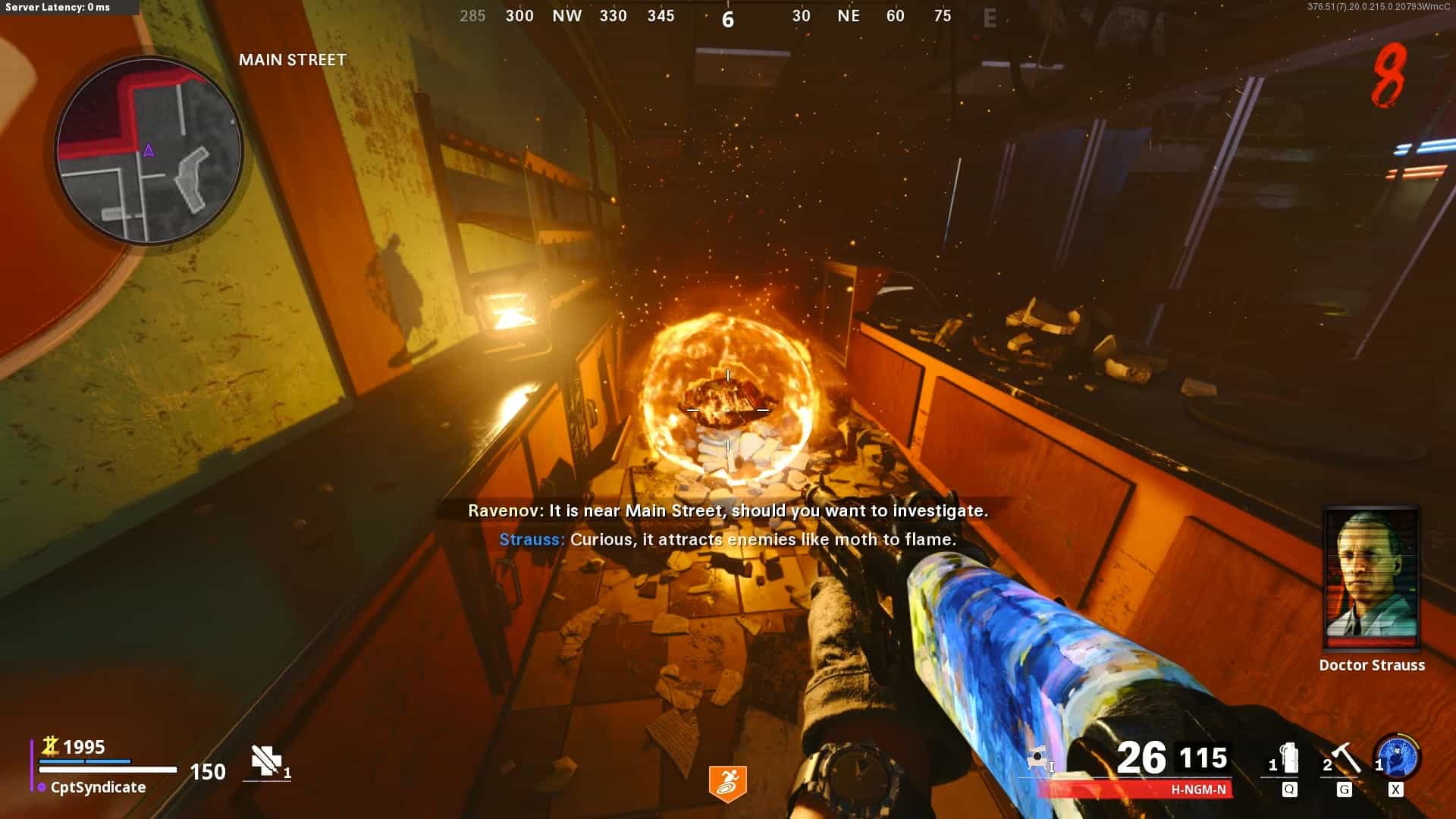Click the Stamin-Up perk icon
1456x819 pixels.
[727, 783]
